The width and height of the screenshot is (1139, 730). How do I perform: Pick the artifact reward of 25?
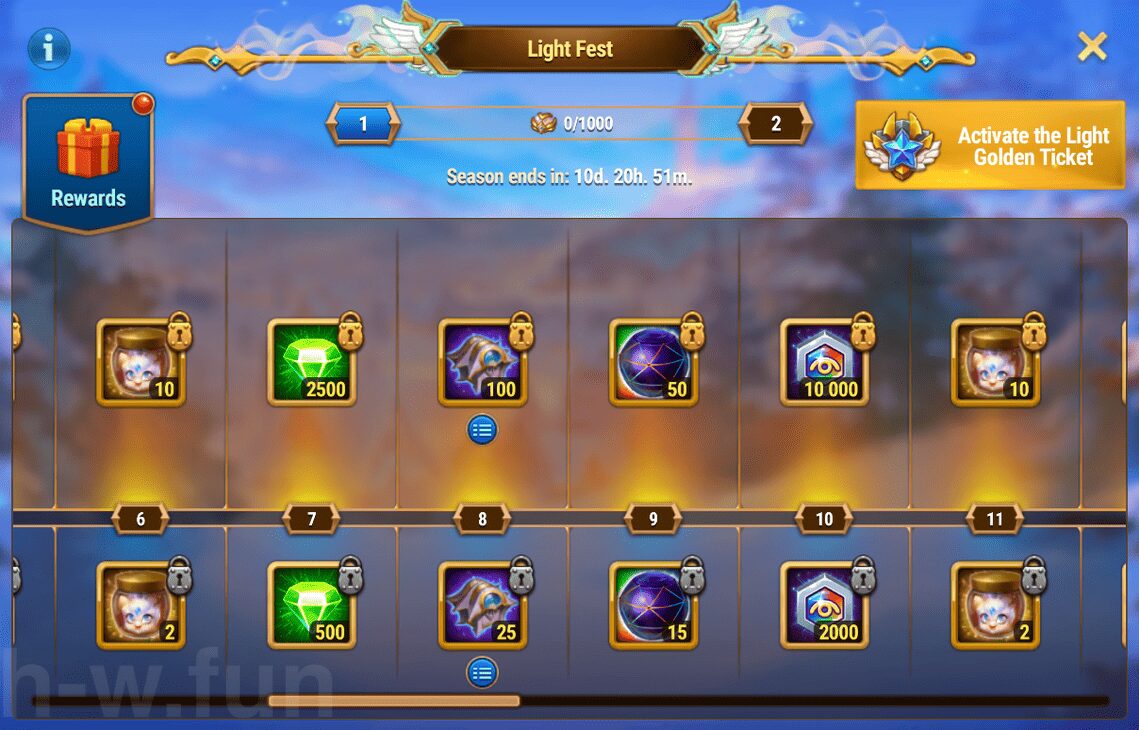point(483,605)
